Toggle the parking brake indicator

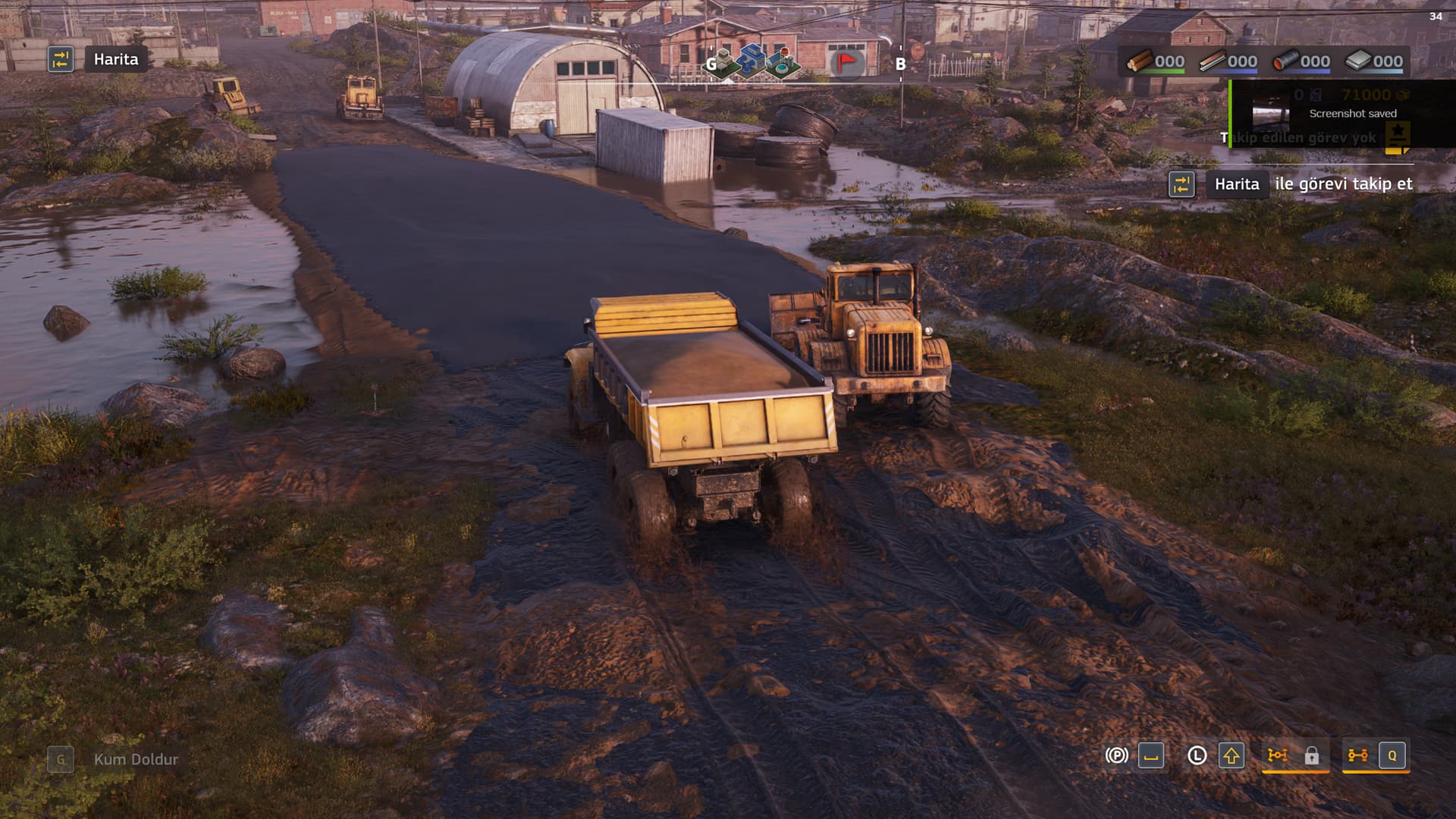coord(1116,755)
